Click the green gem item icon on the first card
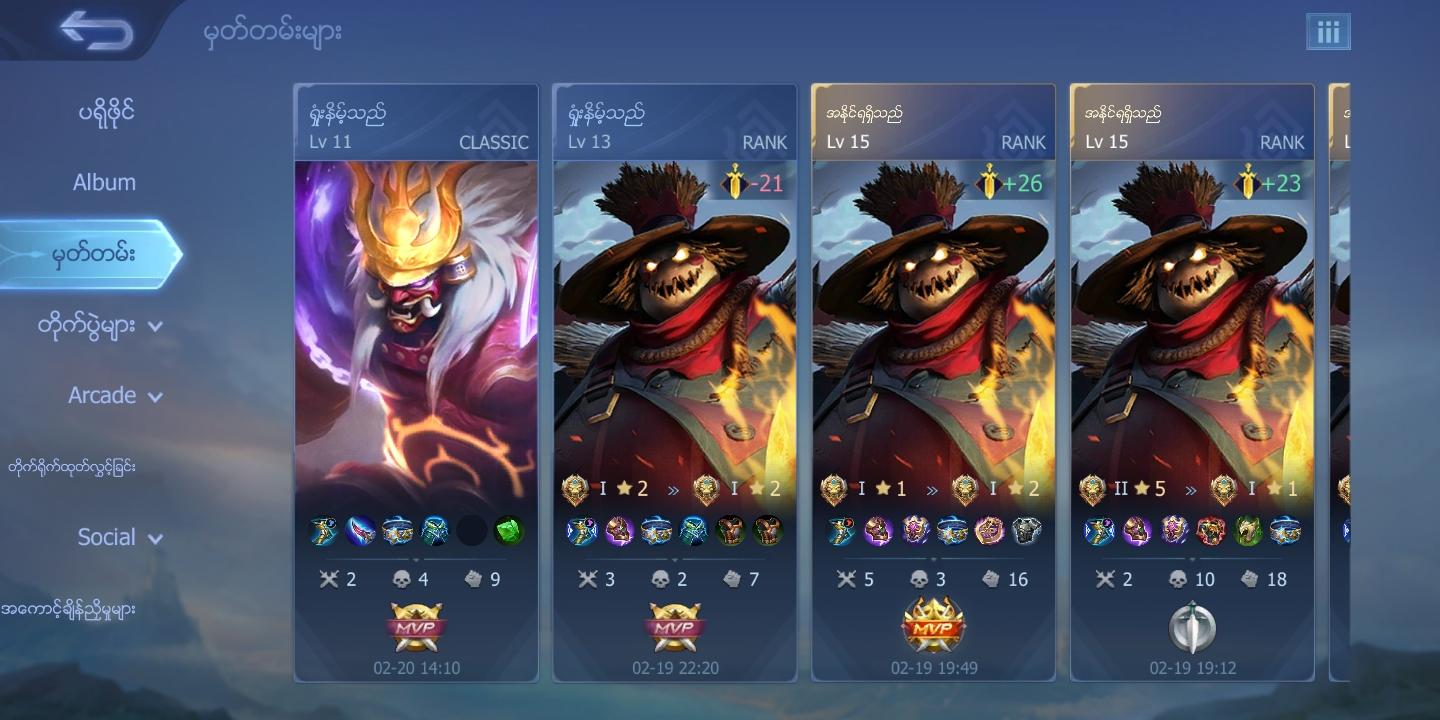This screenshot has width=1440, height=720. point(509,531)
